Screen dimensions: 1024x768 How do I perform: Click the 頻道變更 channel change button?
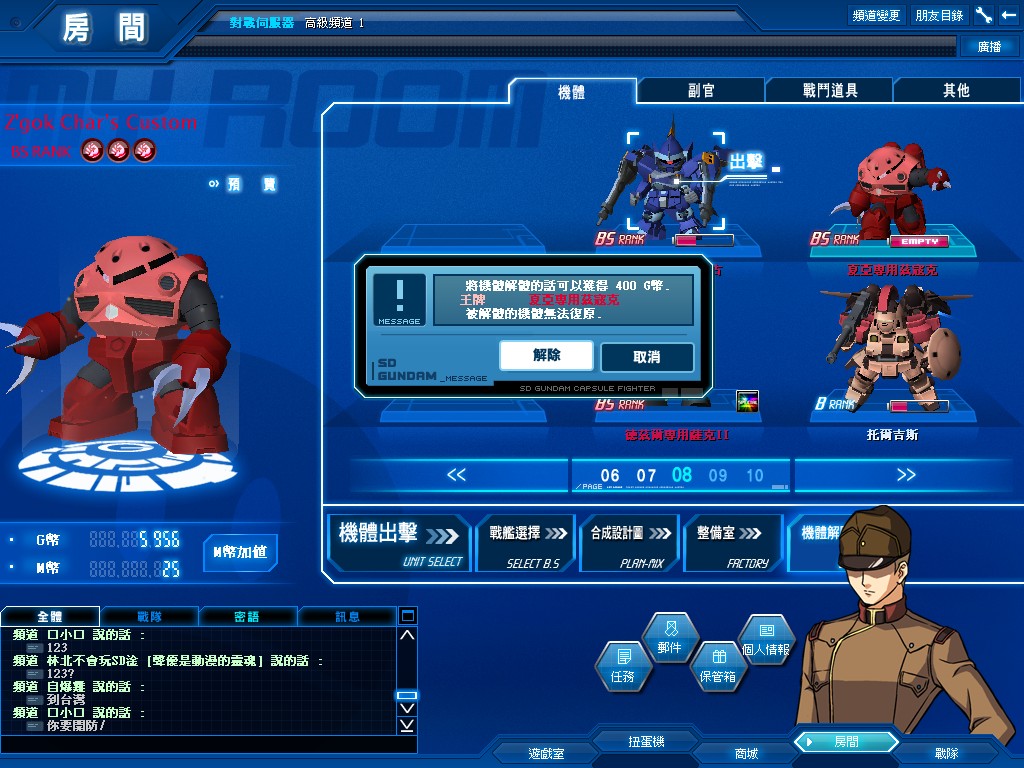[x=877, y=15]
